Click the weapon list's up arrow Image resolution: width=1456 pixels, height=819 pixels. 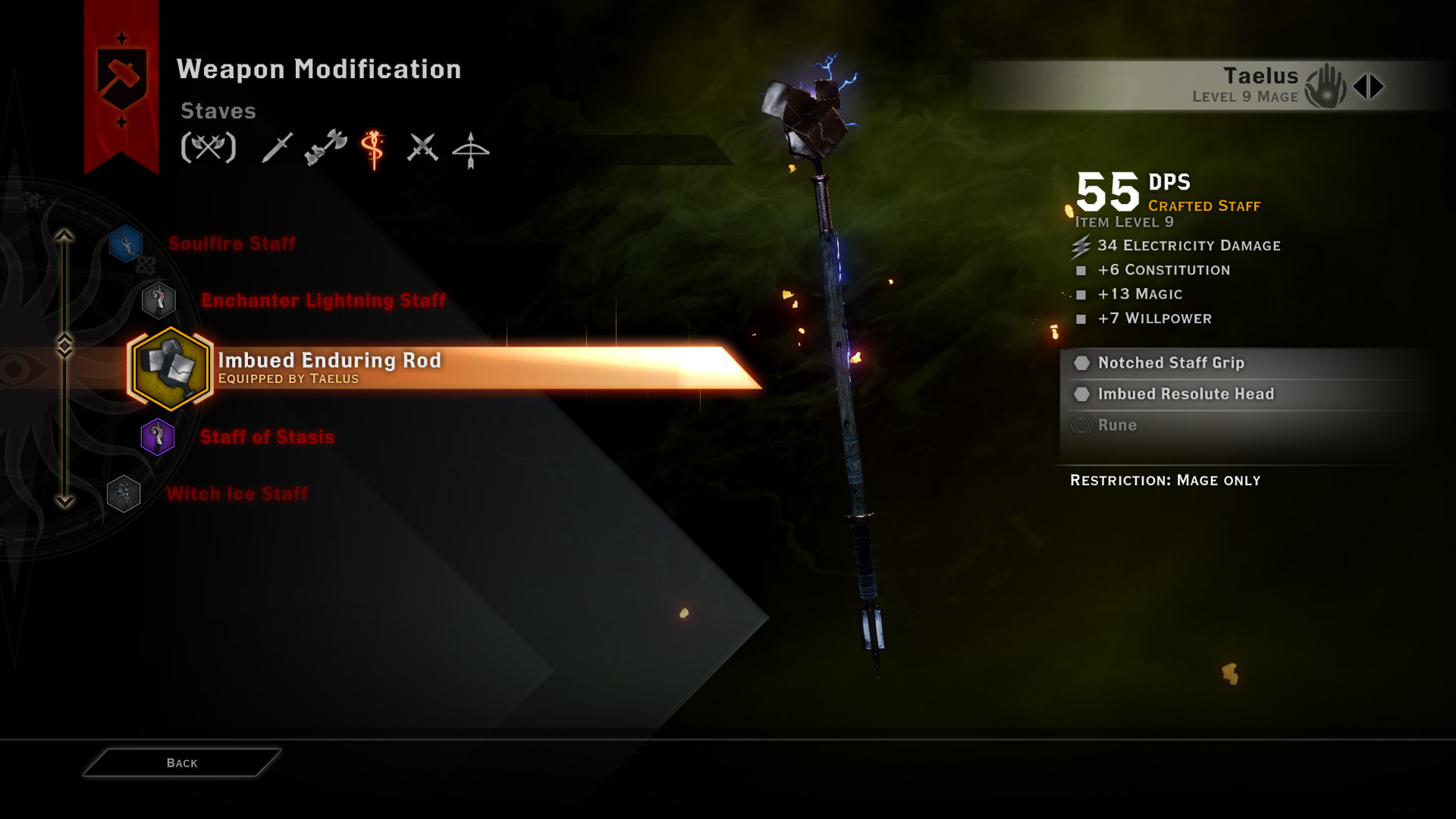[64, 236]
